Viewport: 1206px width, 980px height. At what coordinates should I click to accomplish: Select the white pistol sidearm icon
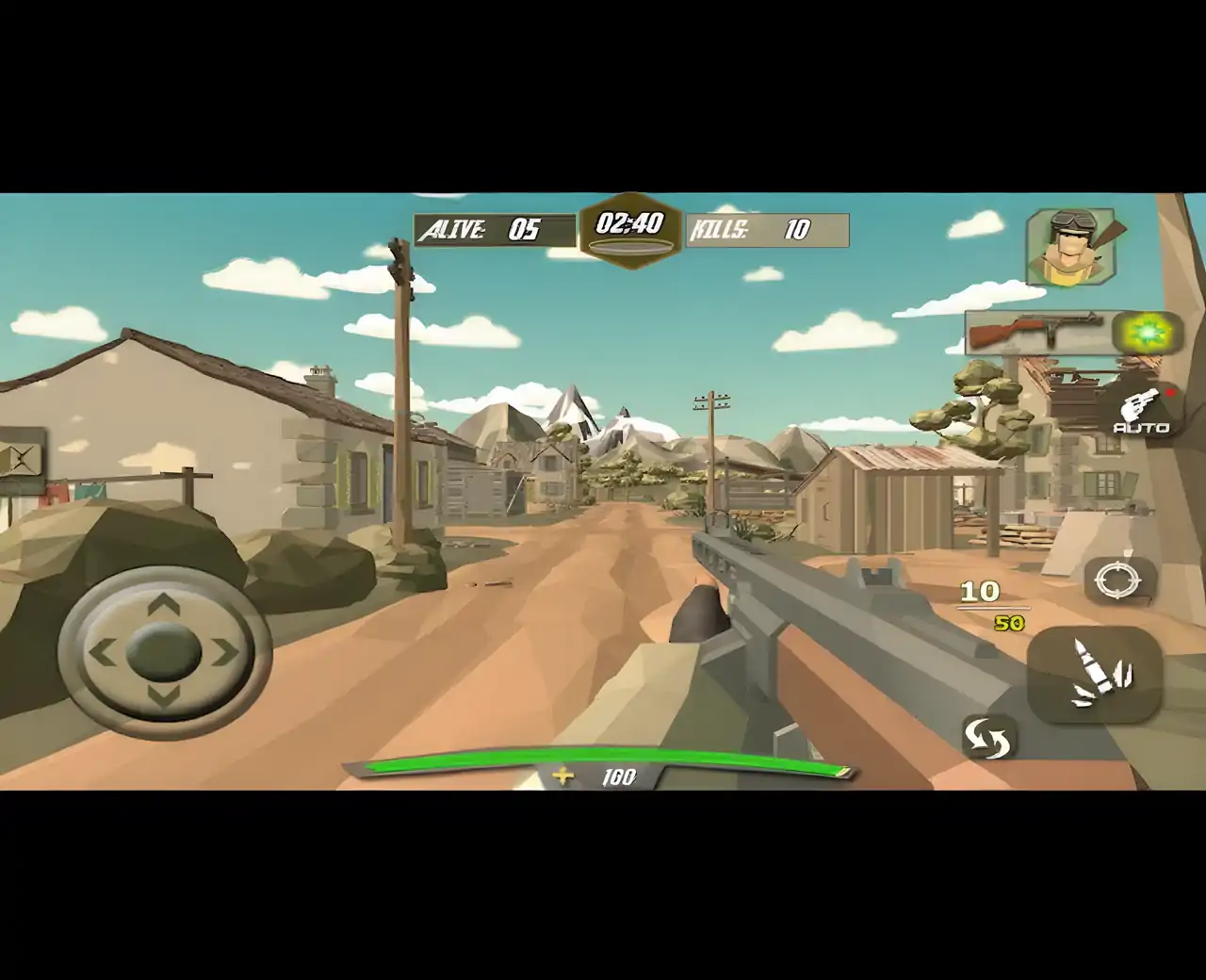pos(1141,405)
